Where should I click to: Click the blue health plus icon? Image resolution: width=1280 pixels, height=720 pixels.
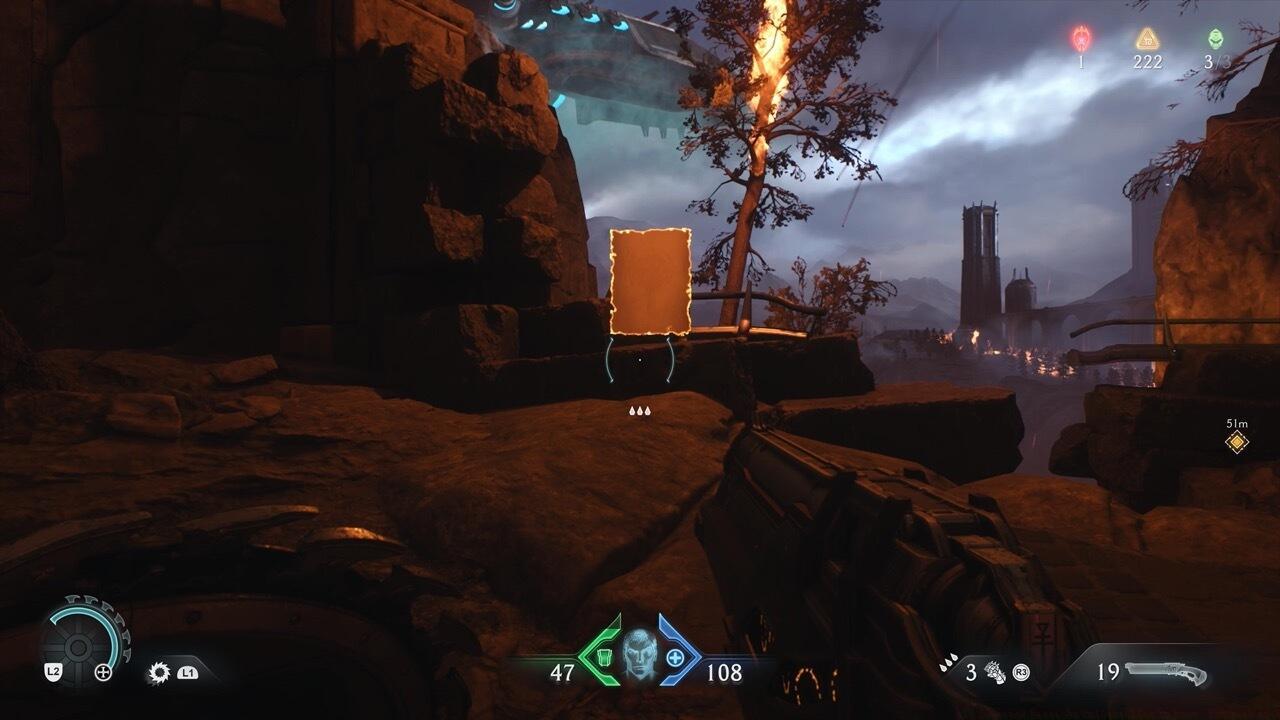coord(676,657)
